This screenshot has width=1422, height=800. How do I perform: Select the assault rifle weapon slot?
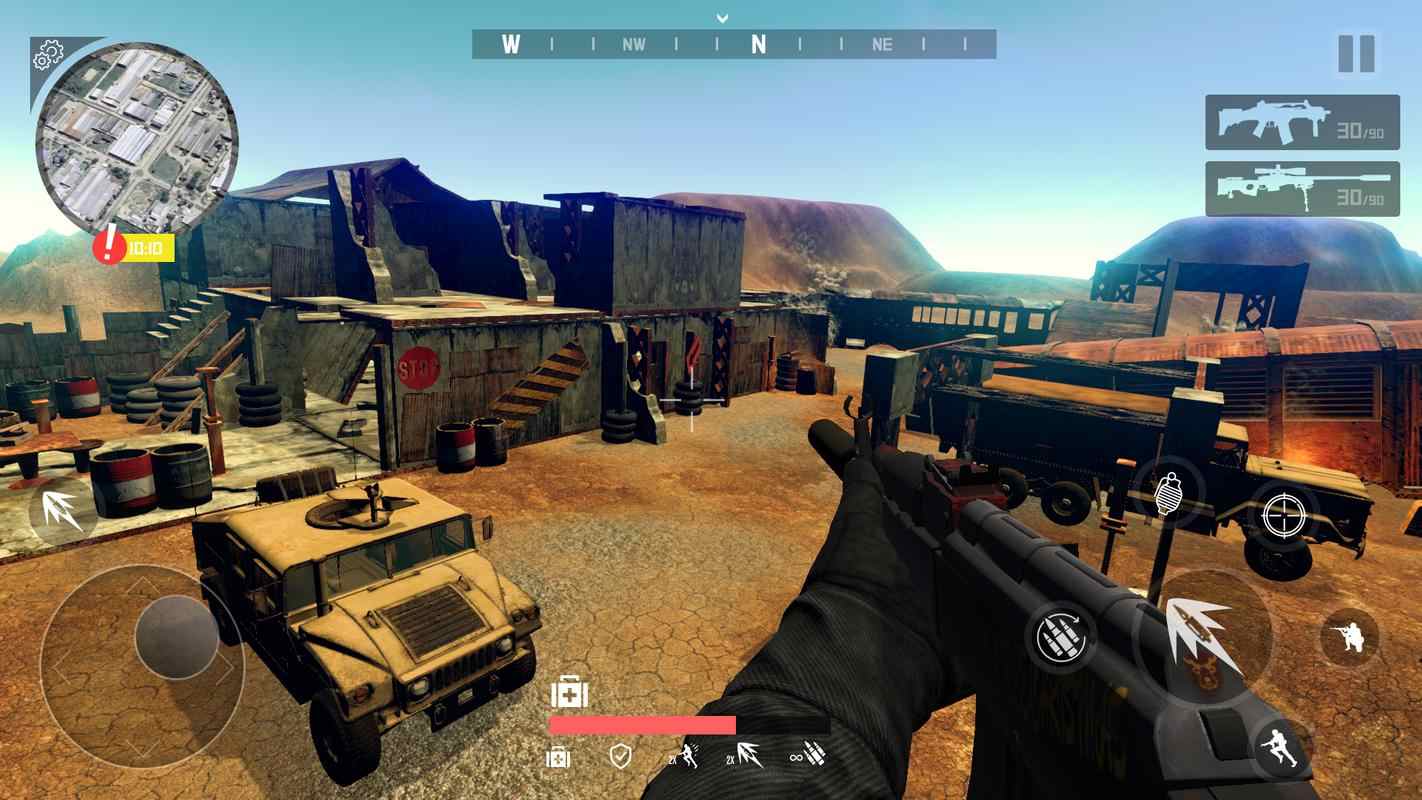(x=1301, y=122)
